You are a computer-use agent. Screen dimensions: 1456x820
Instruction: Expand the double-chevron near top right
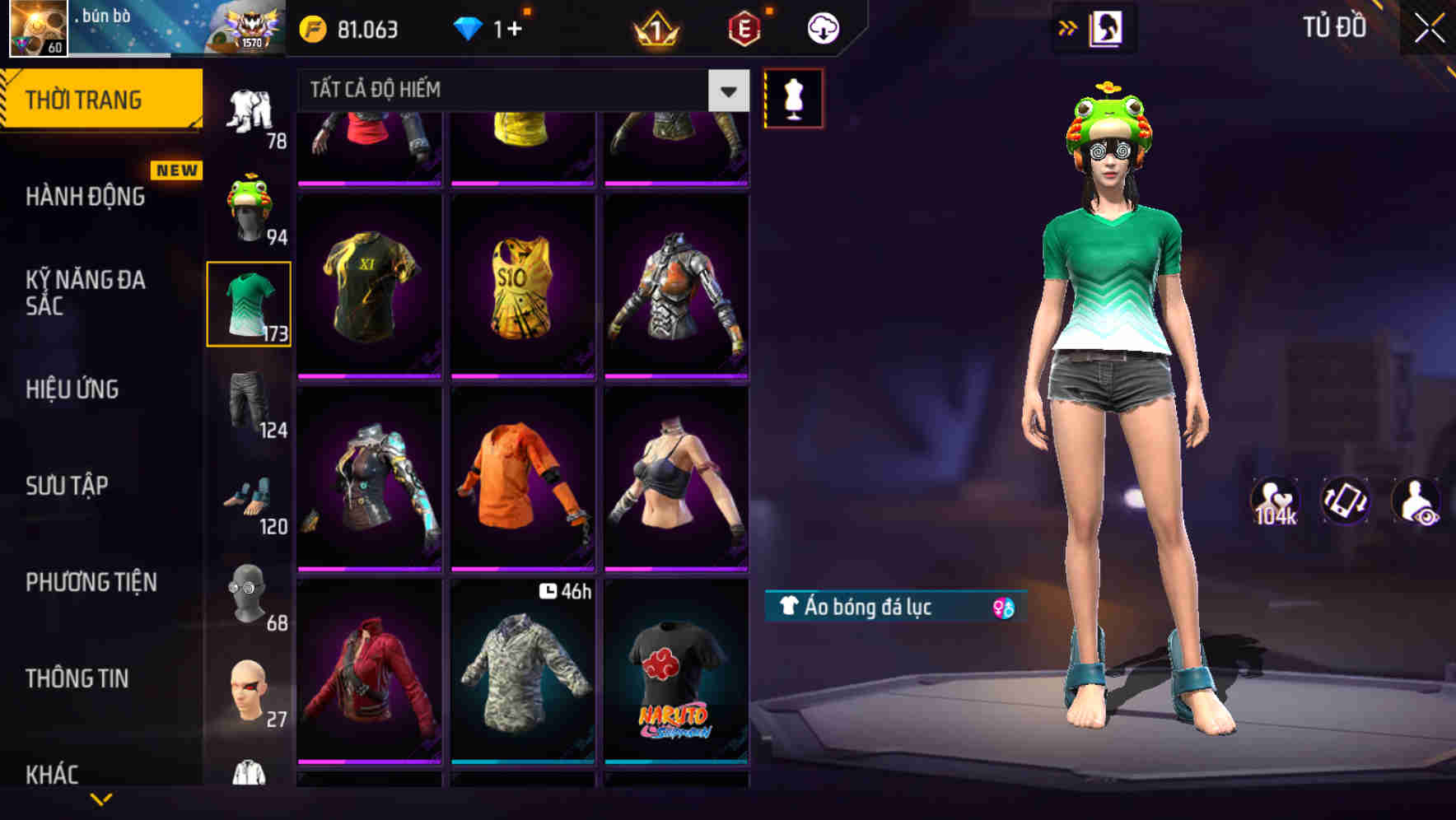coord(1068,26)
